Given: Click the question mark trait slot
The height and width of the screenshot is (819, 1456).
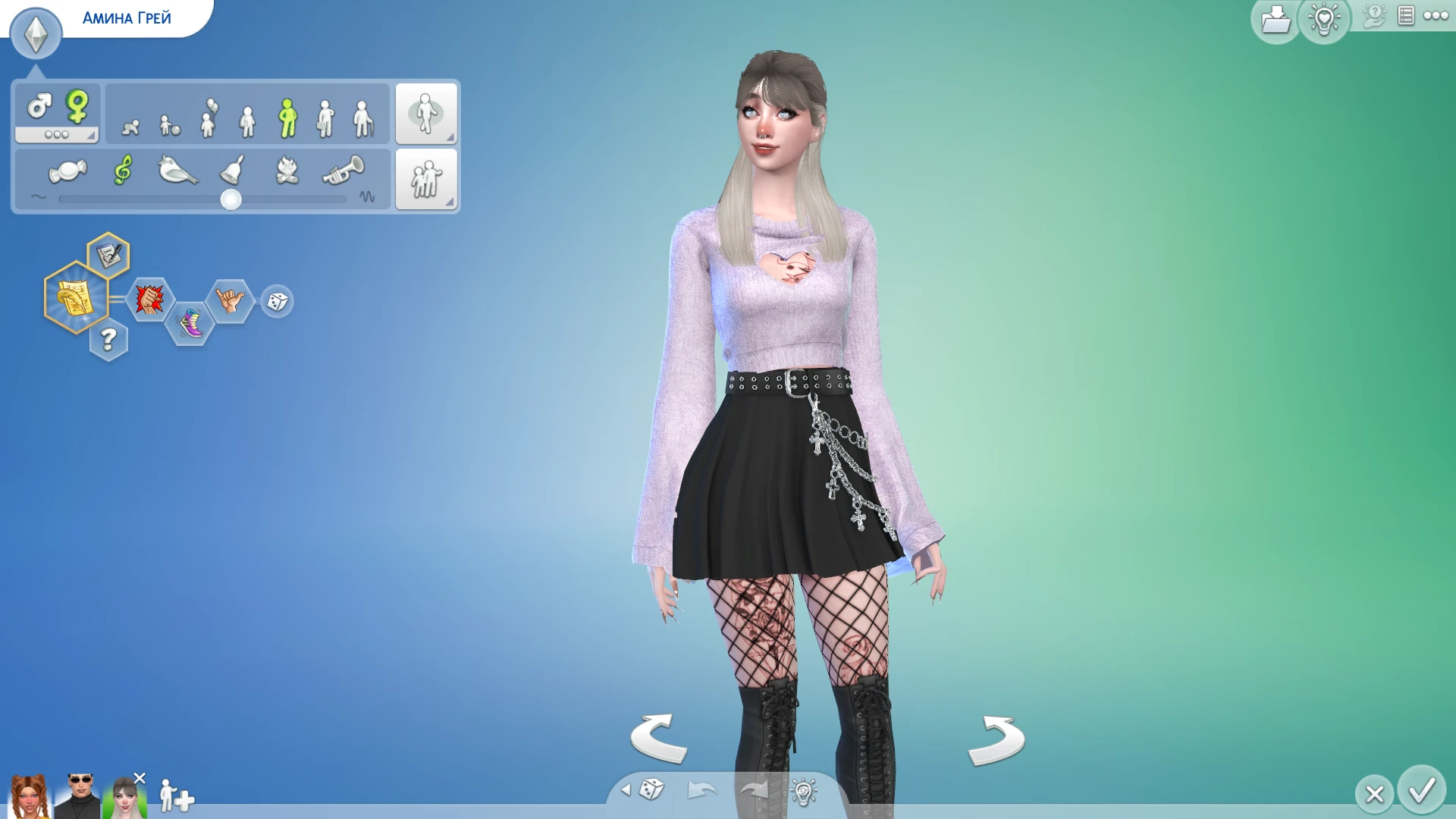Looking at the screenshot, I should 108,340.
